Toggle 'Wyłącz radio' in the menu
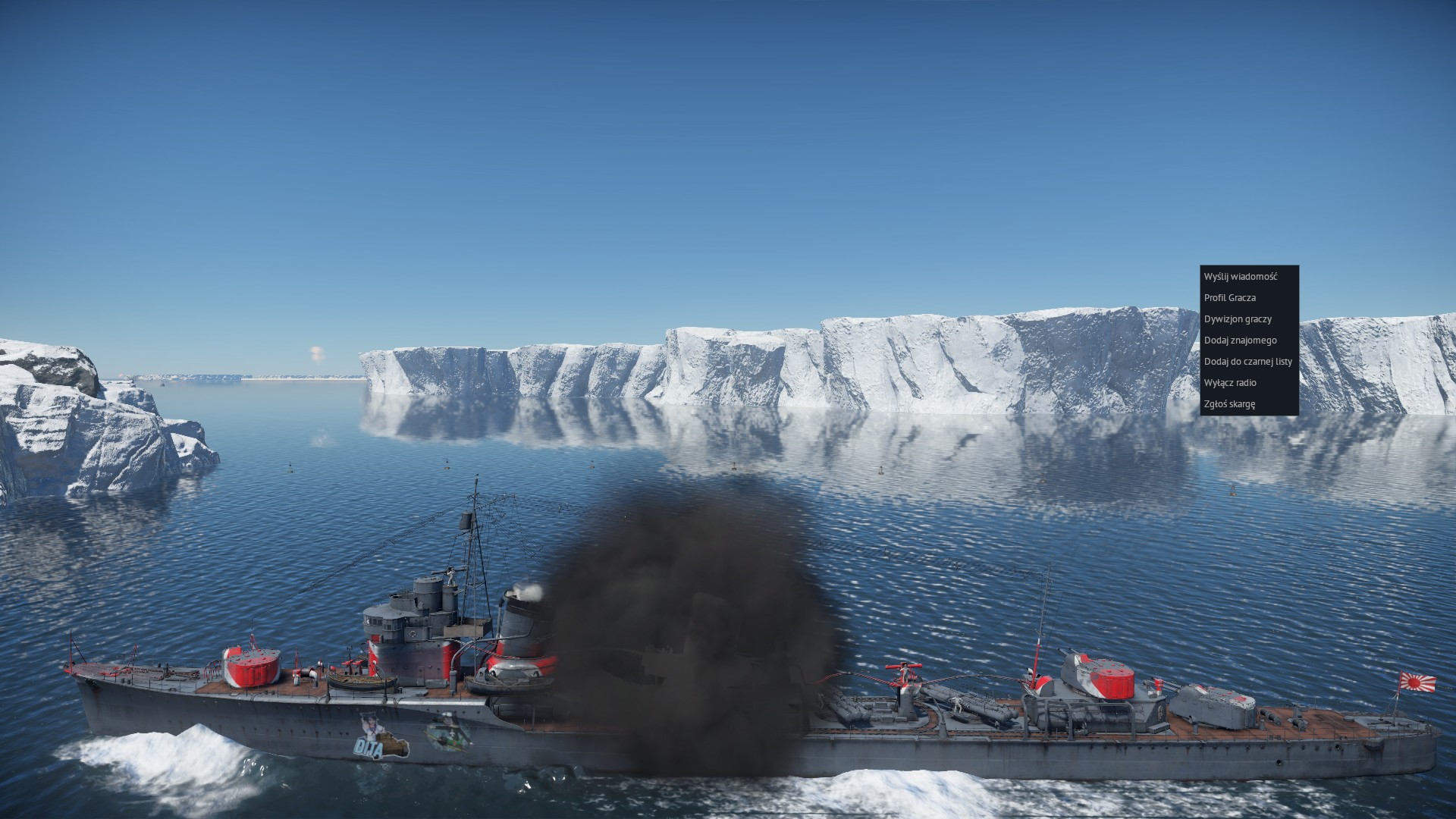Screen dimensions: 1456x819 (x=1230, y=383)
